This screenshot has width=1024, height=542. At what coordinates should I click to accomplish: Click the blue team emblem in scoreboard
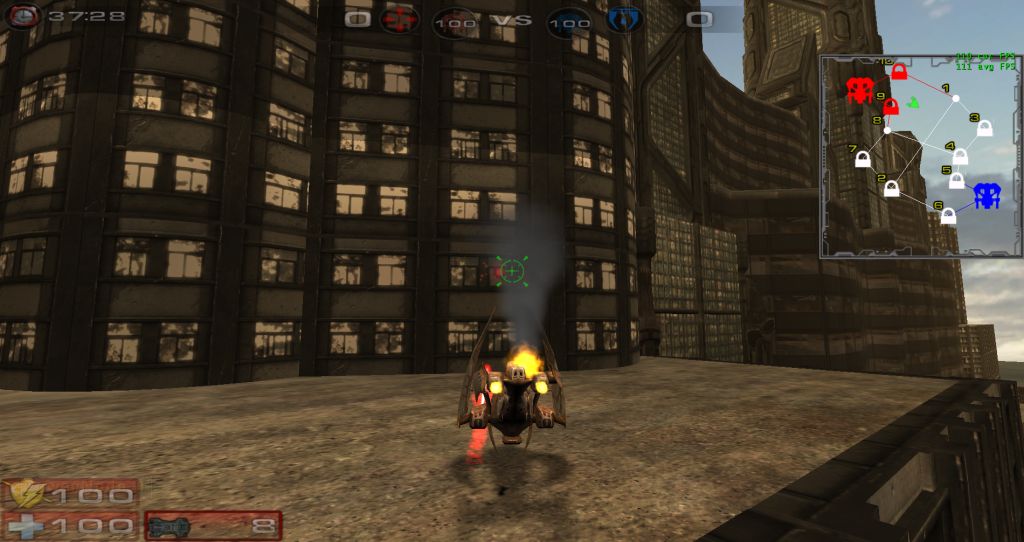point(624,18)
